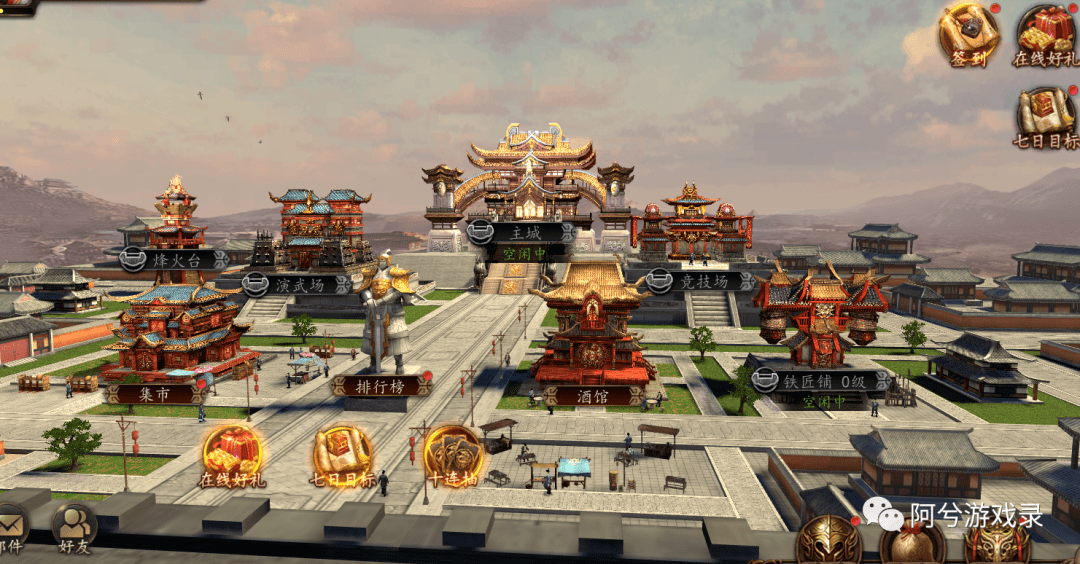Viewport: 1080px width, 564px height.
Task: Open the 铁匠铺 blacksmith label
Action: pos(820,381)
